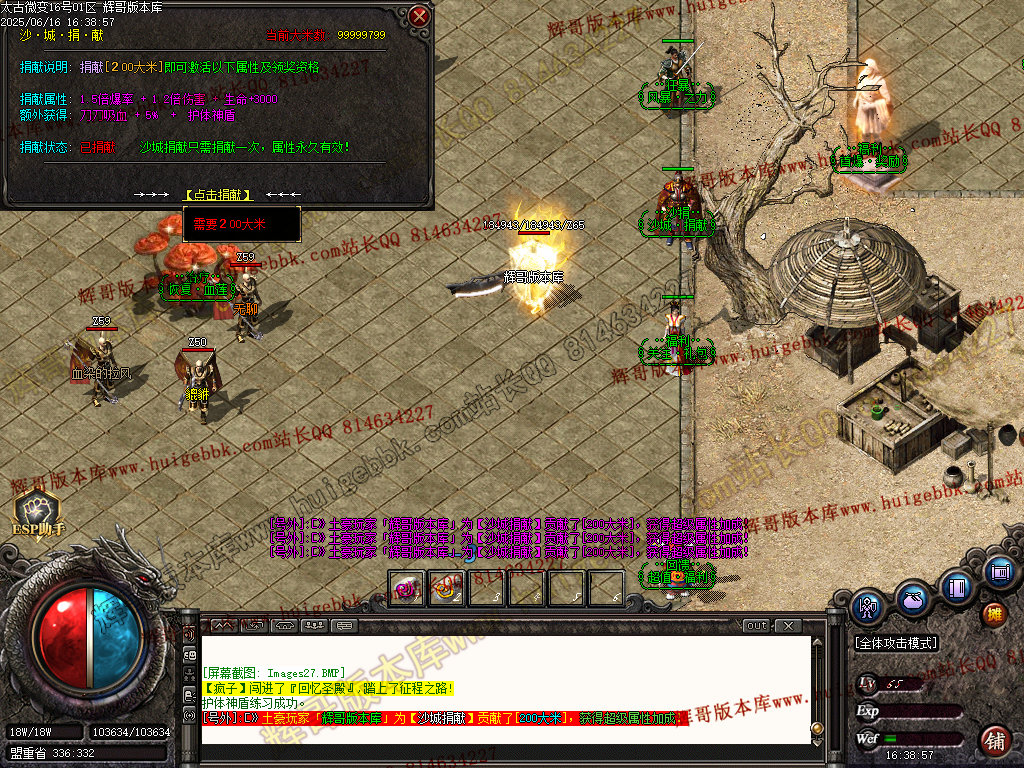Screen dimensions: 1024x768
Task: Open the skills book round icon
Action: click(x=957, y=586)
